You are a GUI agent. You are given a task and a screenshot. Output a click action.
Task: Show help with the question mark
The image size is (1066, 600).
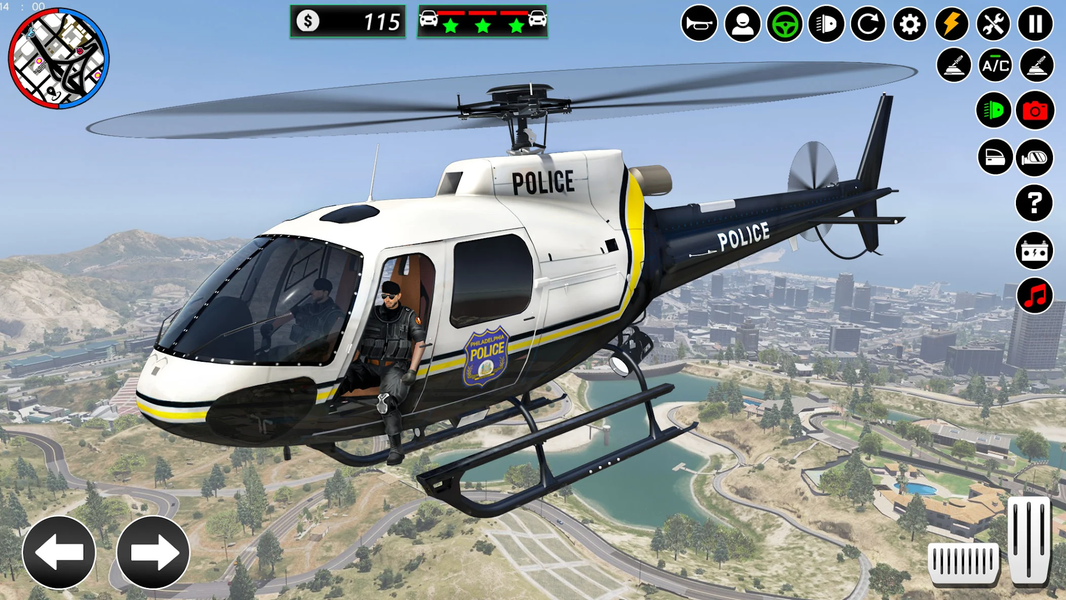tap(1034, 203)
